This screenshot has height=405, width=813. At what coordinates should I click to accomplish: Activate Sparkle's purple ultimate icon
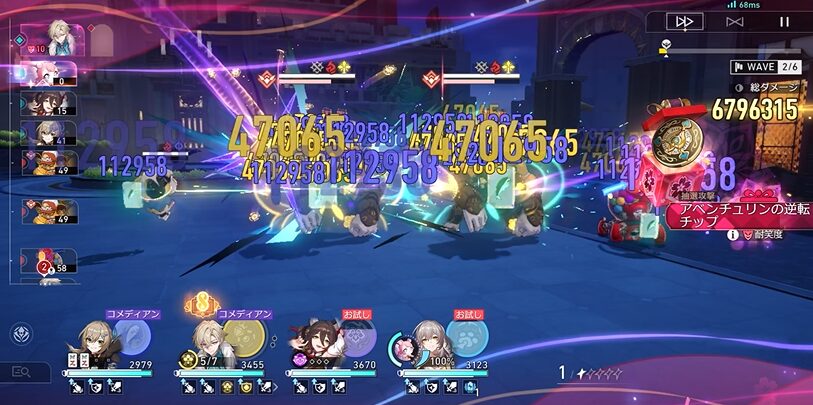pos(357,338)
